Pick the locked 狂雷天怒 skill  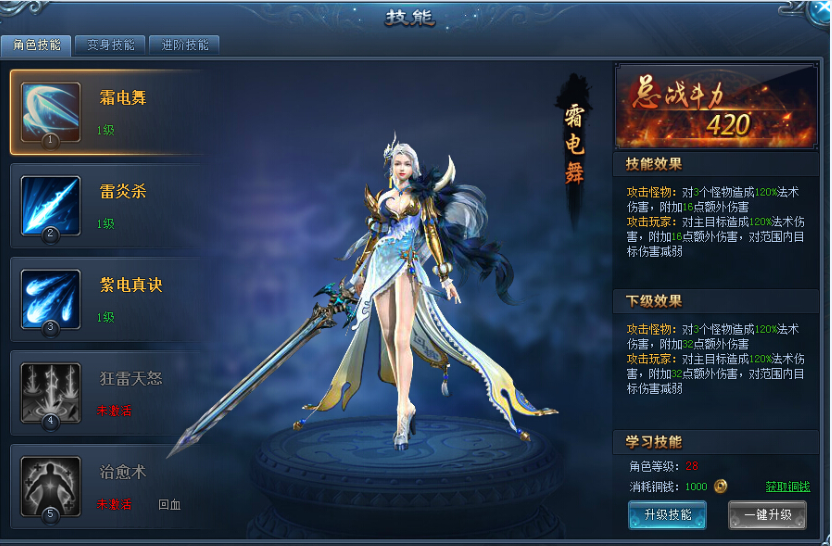click(110, 394)
